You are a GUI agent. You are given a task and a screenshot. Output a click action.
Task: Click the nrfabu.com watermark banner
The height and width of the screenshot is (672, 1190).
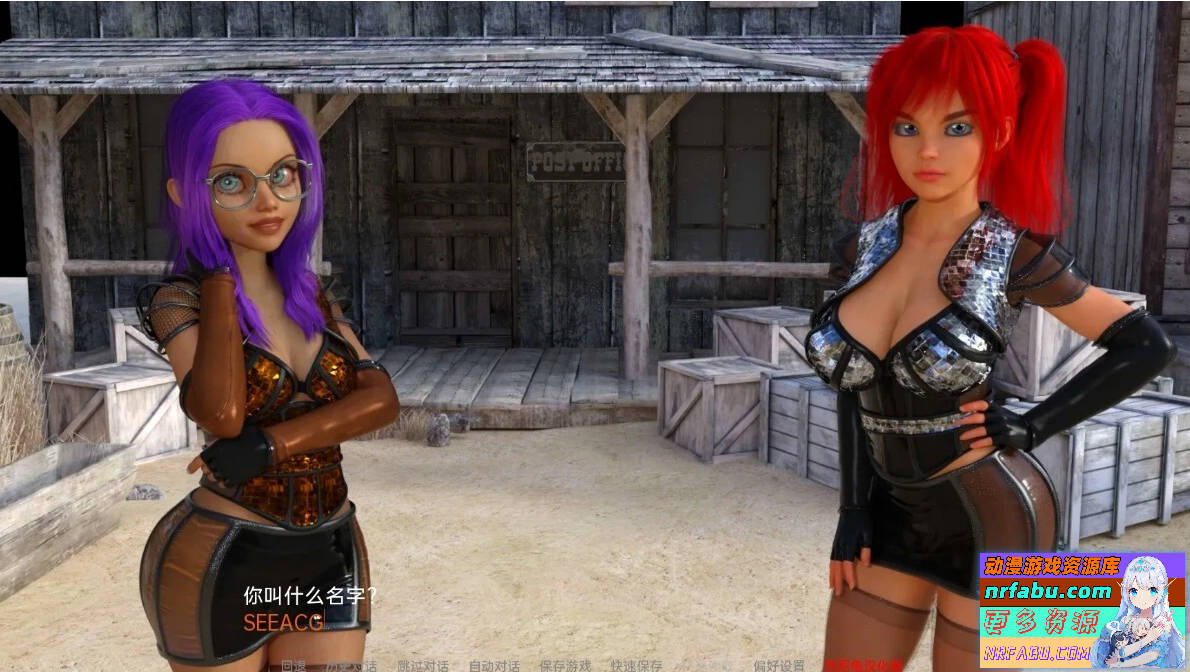pyautogui.click(x=1082, y=610)
